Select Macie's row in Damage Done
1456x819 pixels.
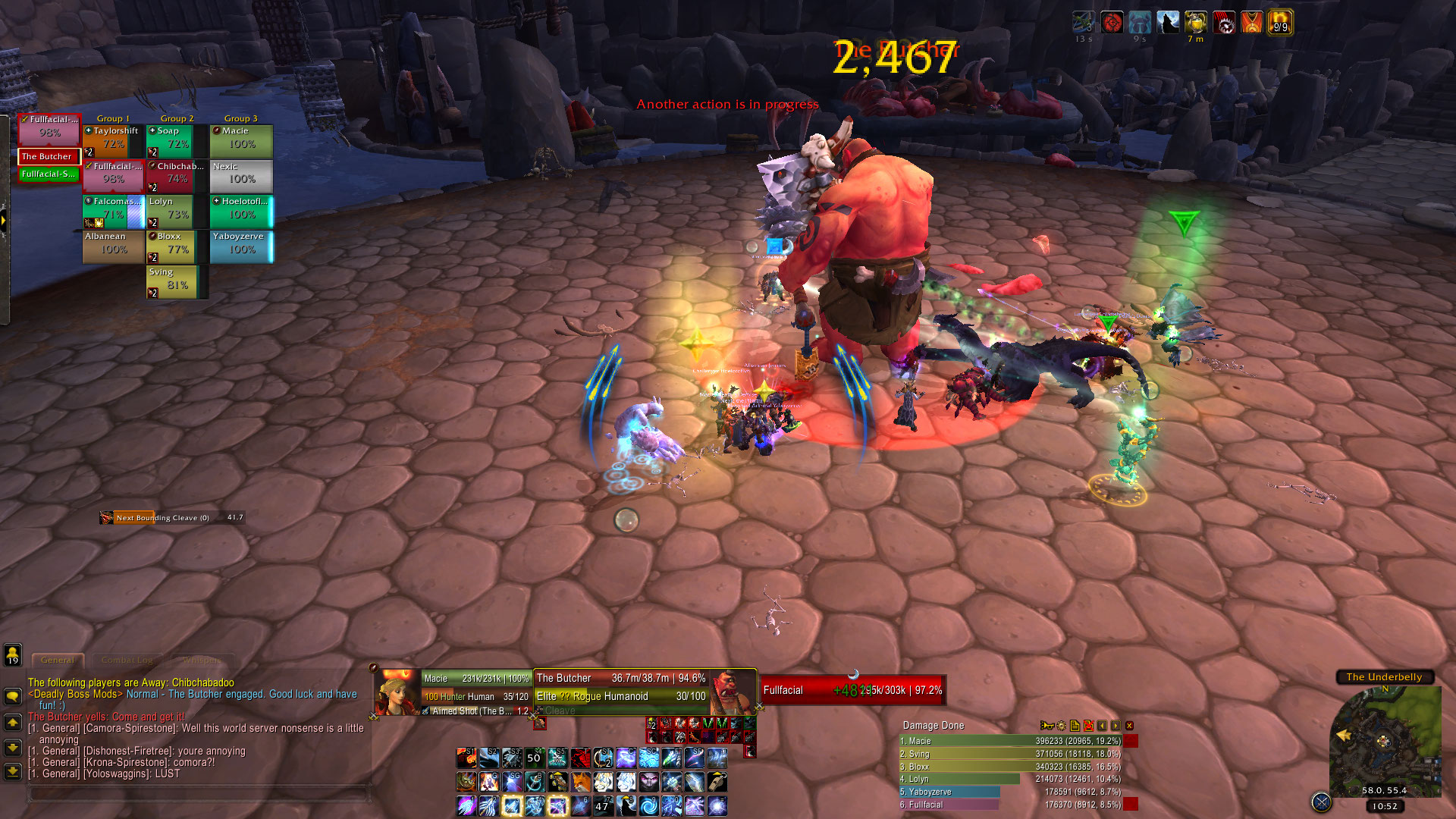pos(1010,741)
